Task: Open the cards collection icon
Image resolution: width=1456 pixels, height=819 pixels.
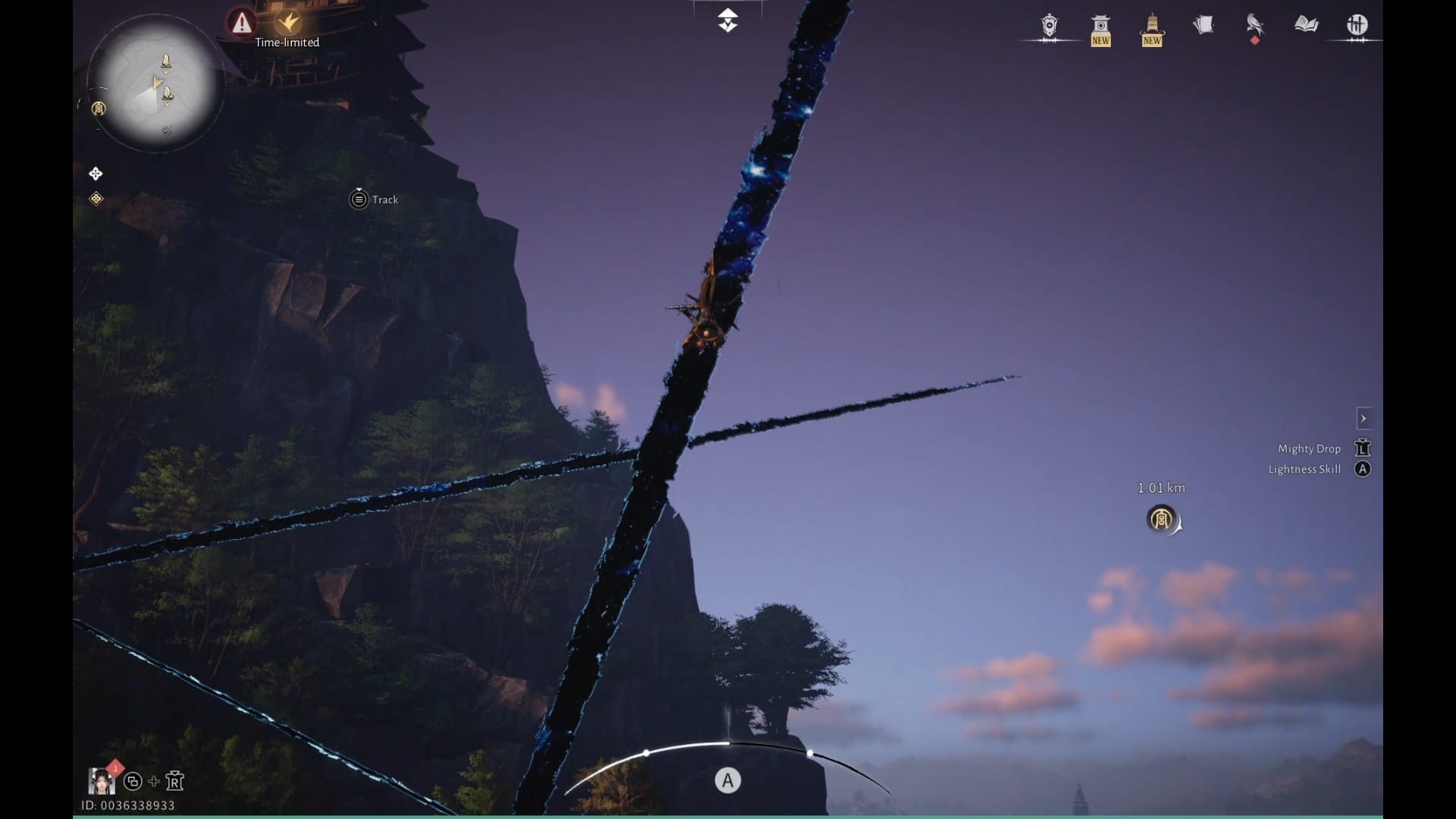Action: [1203, 25]
